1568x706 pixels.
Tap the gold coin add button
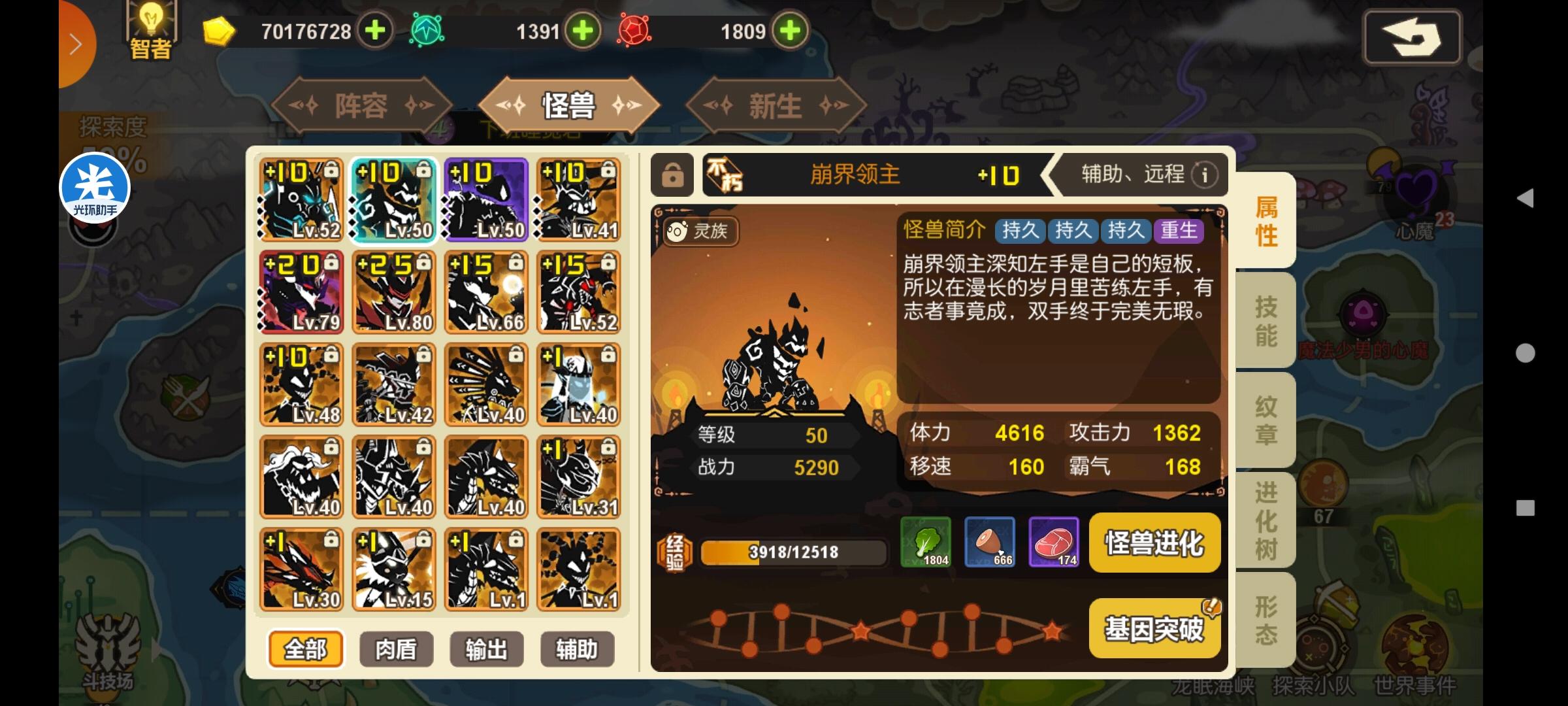tap(374, 31)
